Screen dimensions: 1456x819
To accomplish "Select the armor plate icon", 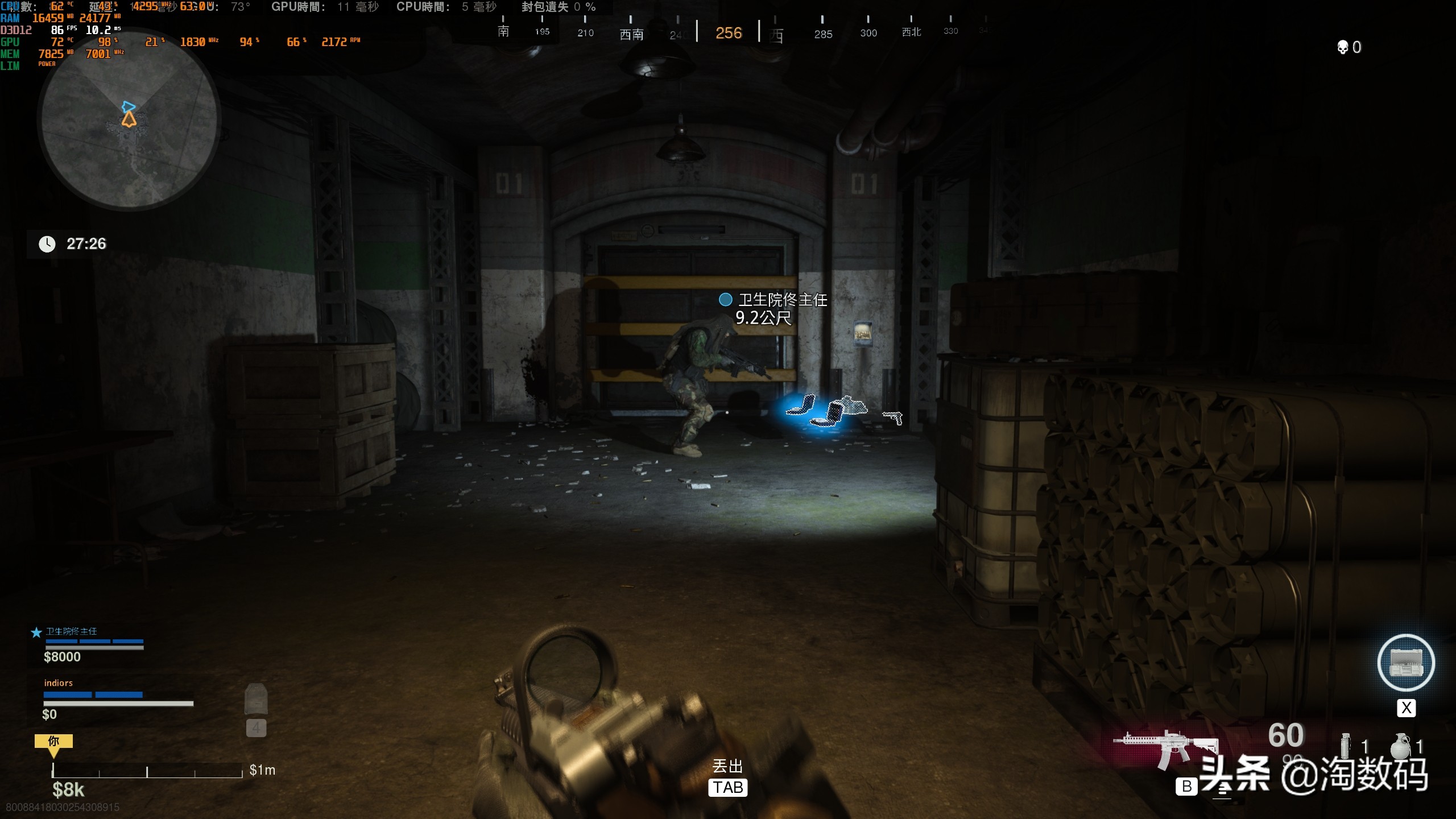I will tap(256, 699).
